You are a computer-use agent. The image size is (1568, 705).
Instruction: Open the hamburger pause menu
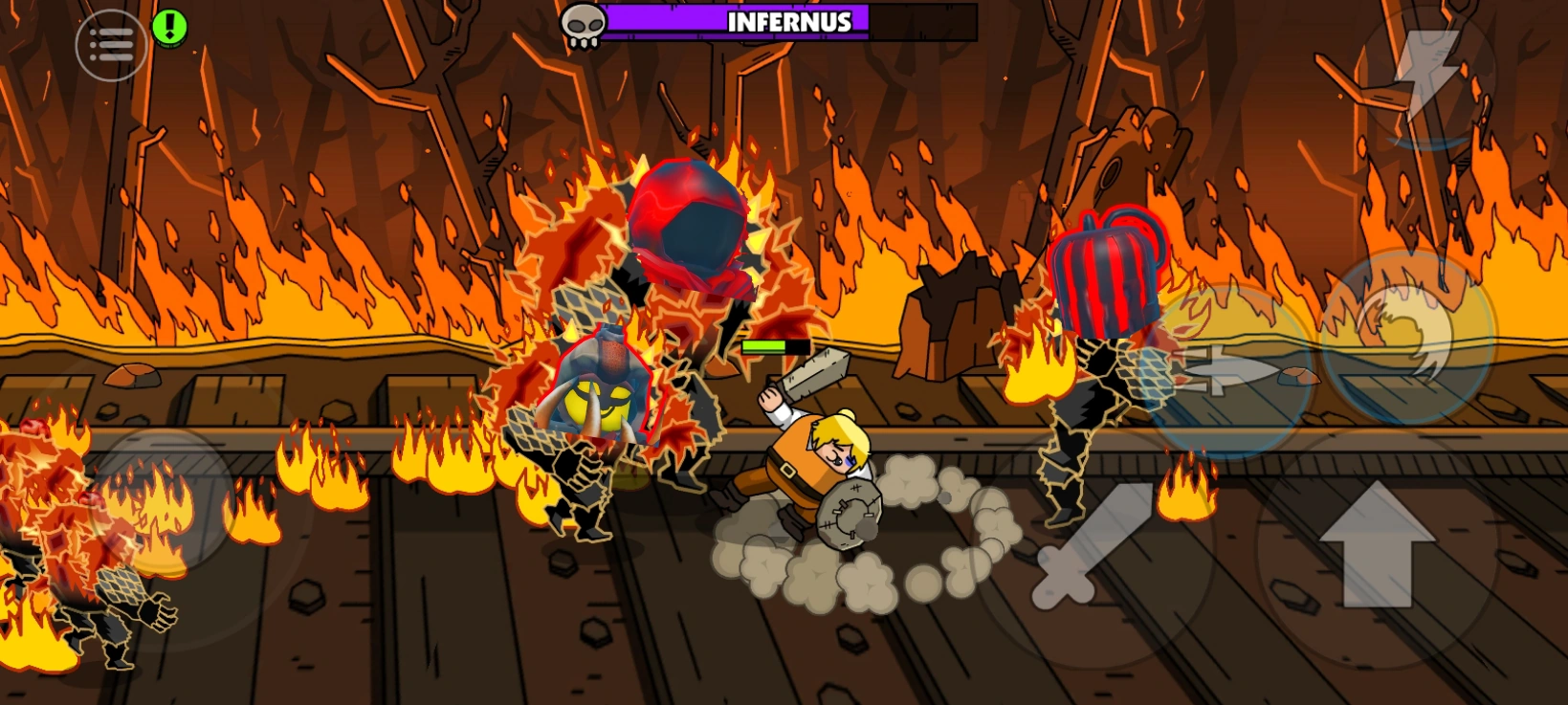(110, 42)
